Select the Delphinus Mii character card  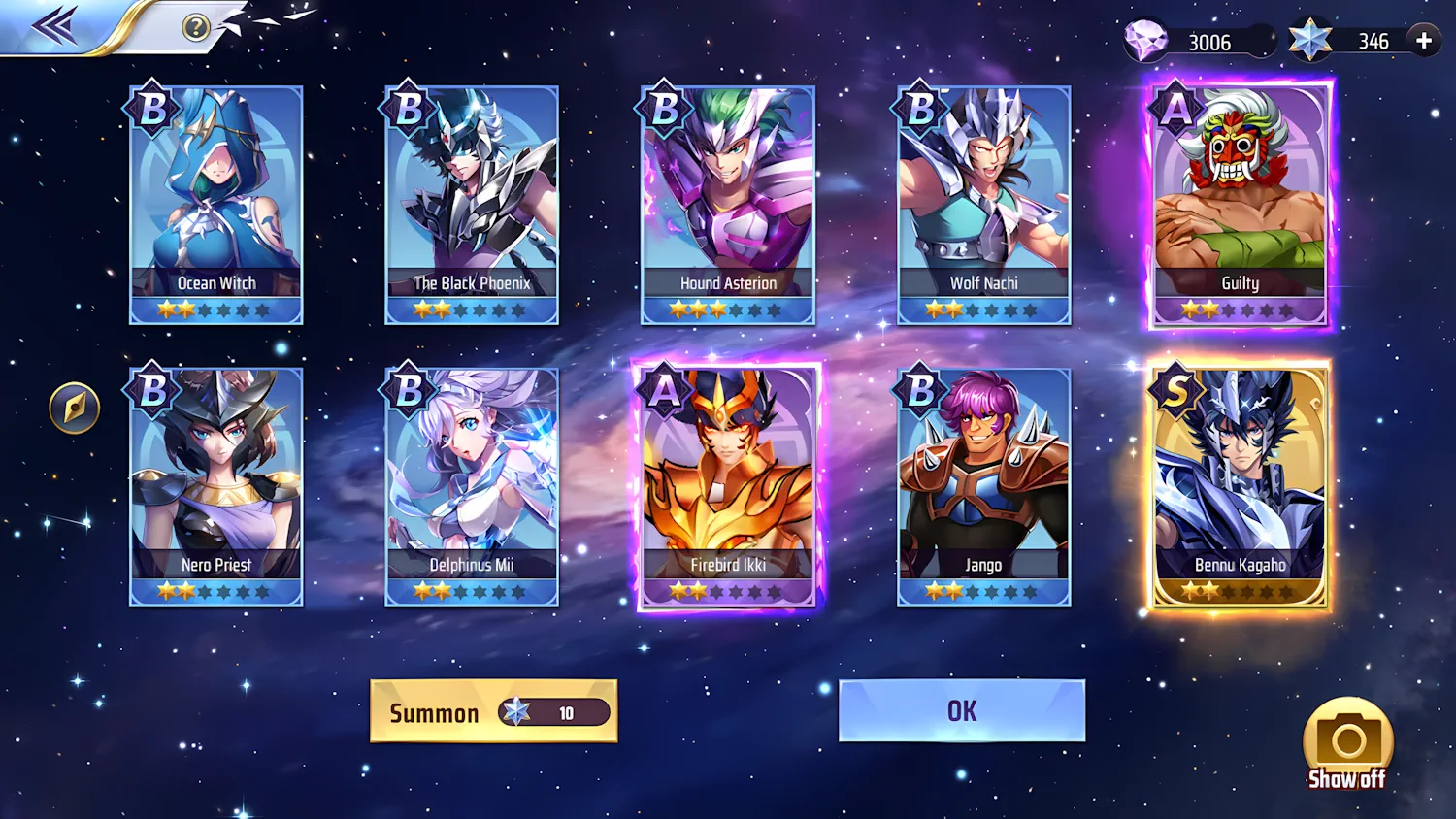click(x=471, y=485)
